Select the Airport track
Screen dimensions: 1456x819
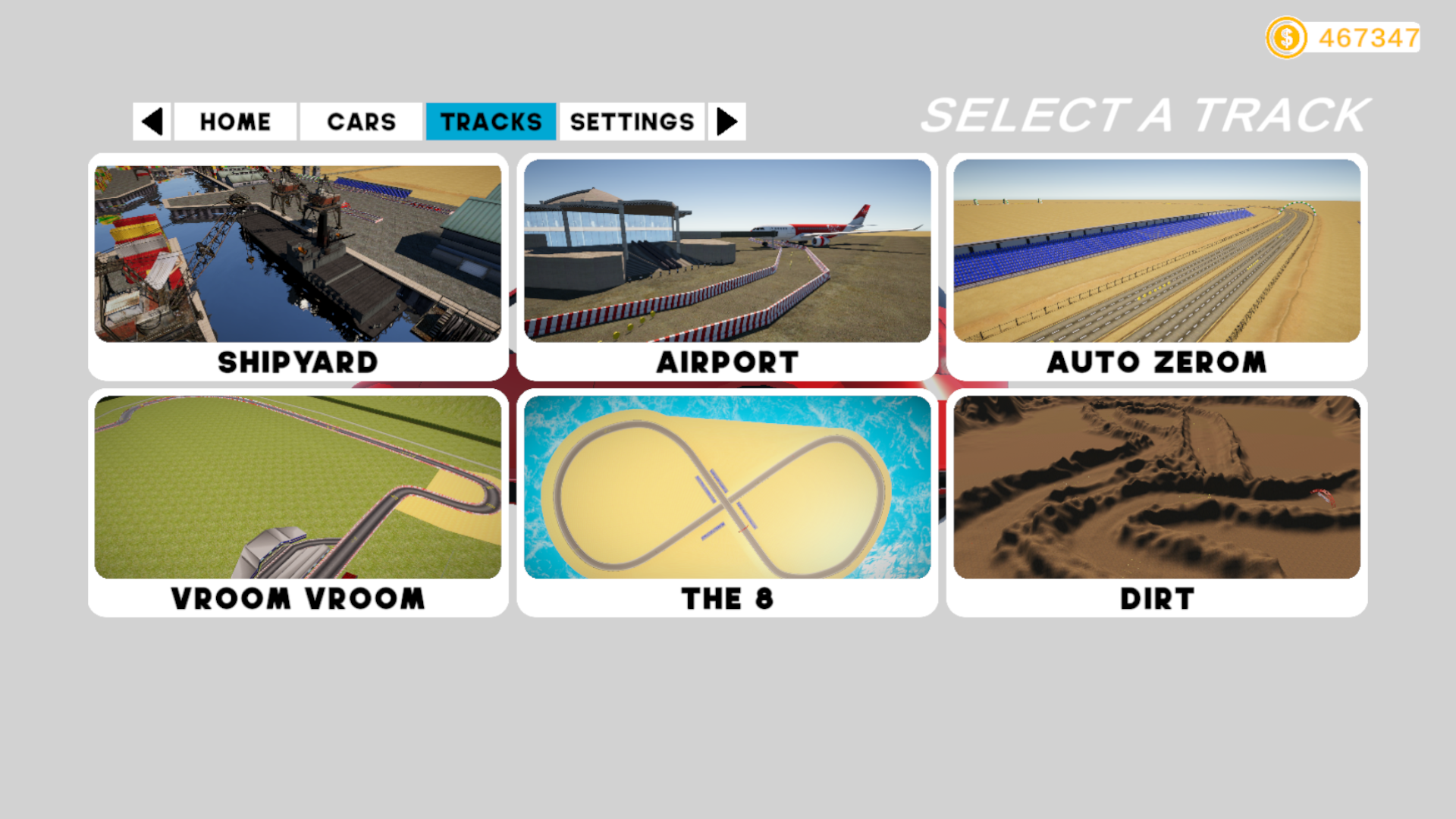click(x=727, y=265)
